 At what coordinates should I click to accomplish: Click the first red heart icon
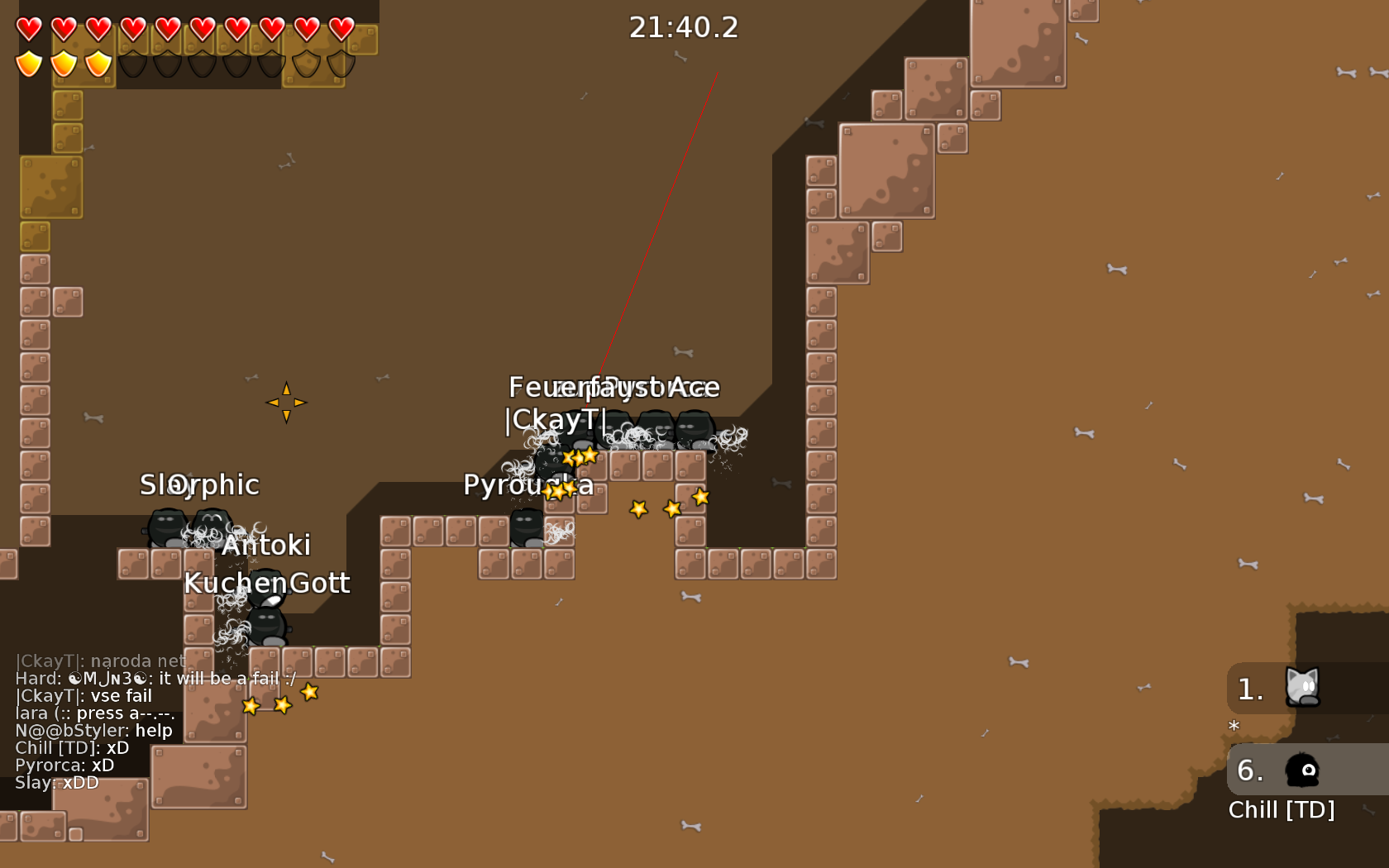coord(27,27)
